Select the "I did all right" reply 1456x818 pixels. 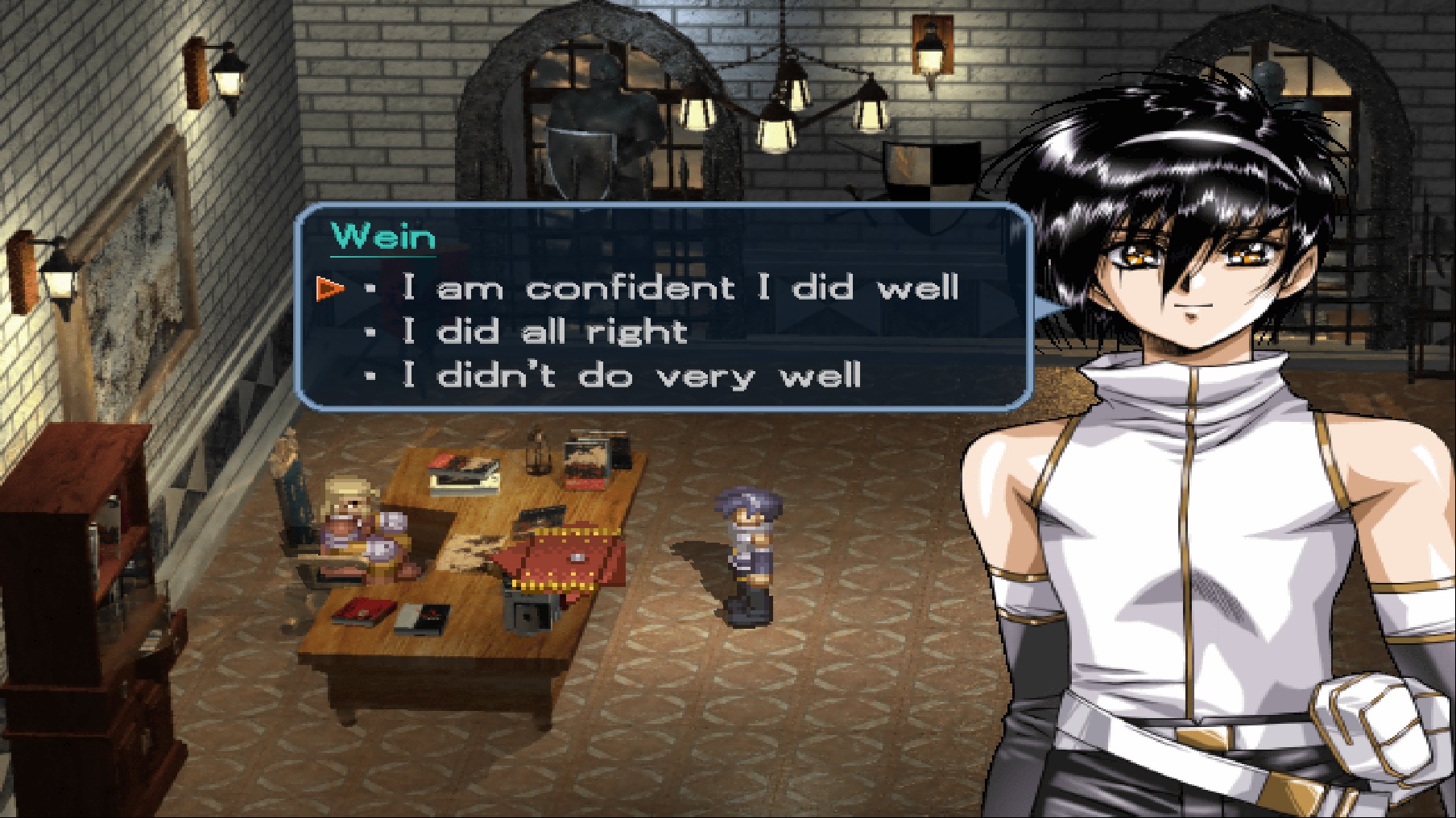[x=544, y=332]
